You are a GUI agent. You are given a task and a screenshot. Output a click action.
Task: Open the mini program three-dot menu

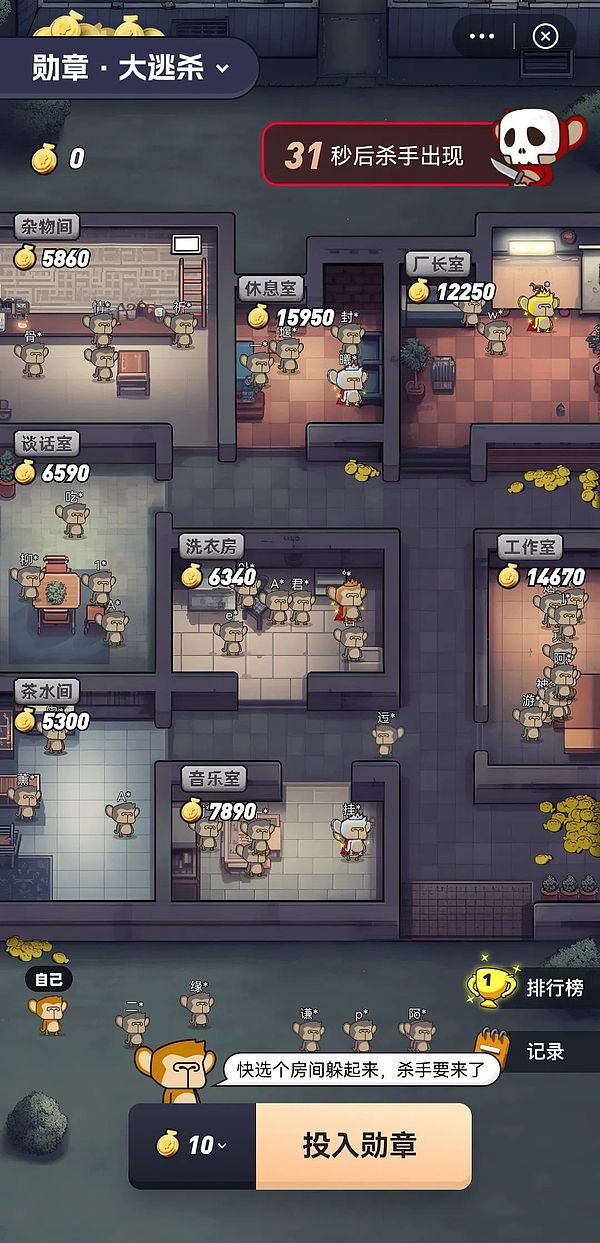coord(482,37)
